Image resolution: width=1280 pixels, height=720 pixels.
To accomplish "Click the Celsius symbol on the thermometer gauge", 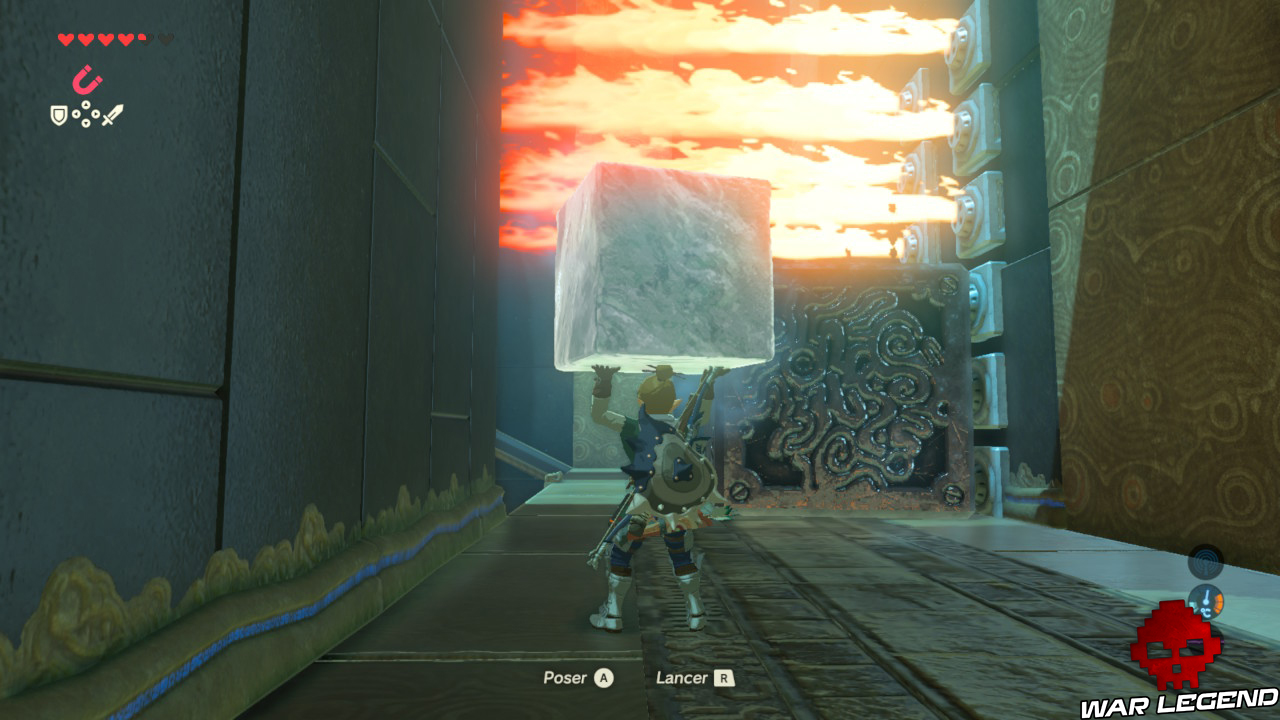I will (x=1205, y=611).
